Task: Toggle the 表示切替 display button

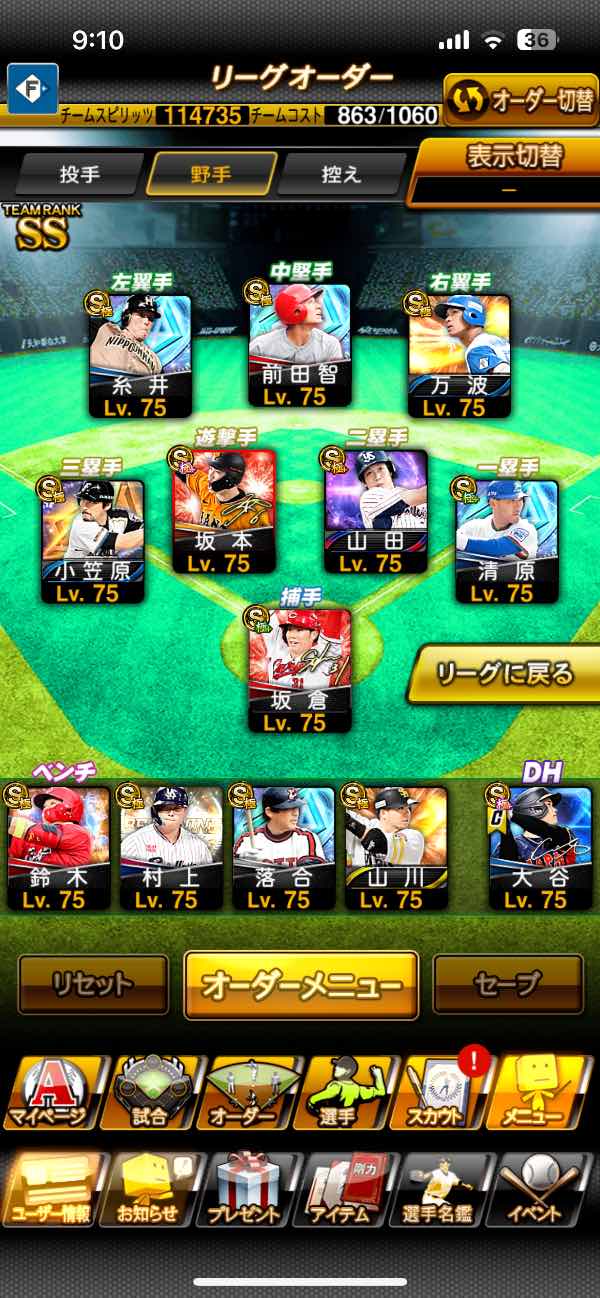Action: point(510,168)
